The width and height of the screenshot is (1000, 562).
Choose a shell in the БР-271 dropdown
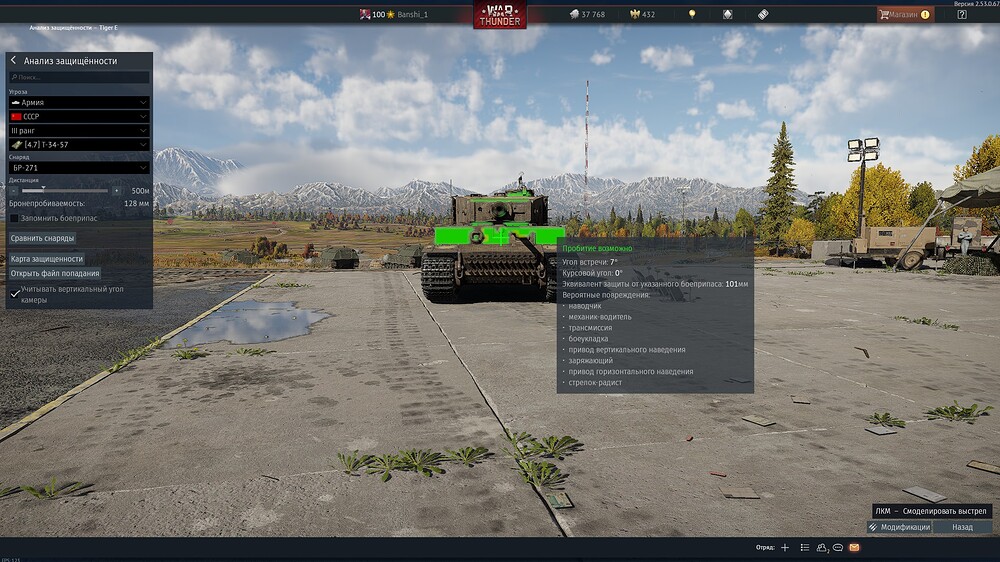[79, 168]
